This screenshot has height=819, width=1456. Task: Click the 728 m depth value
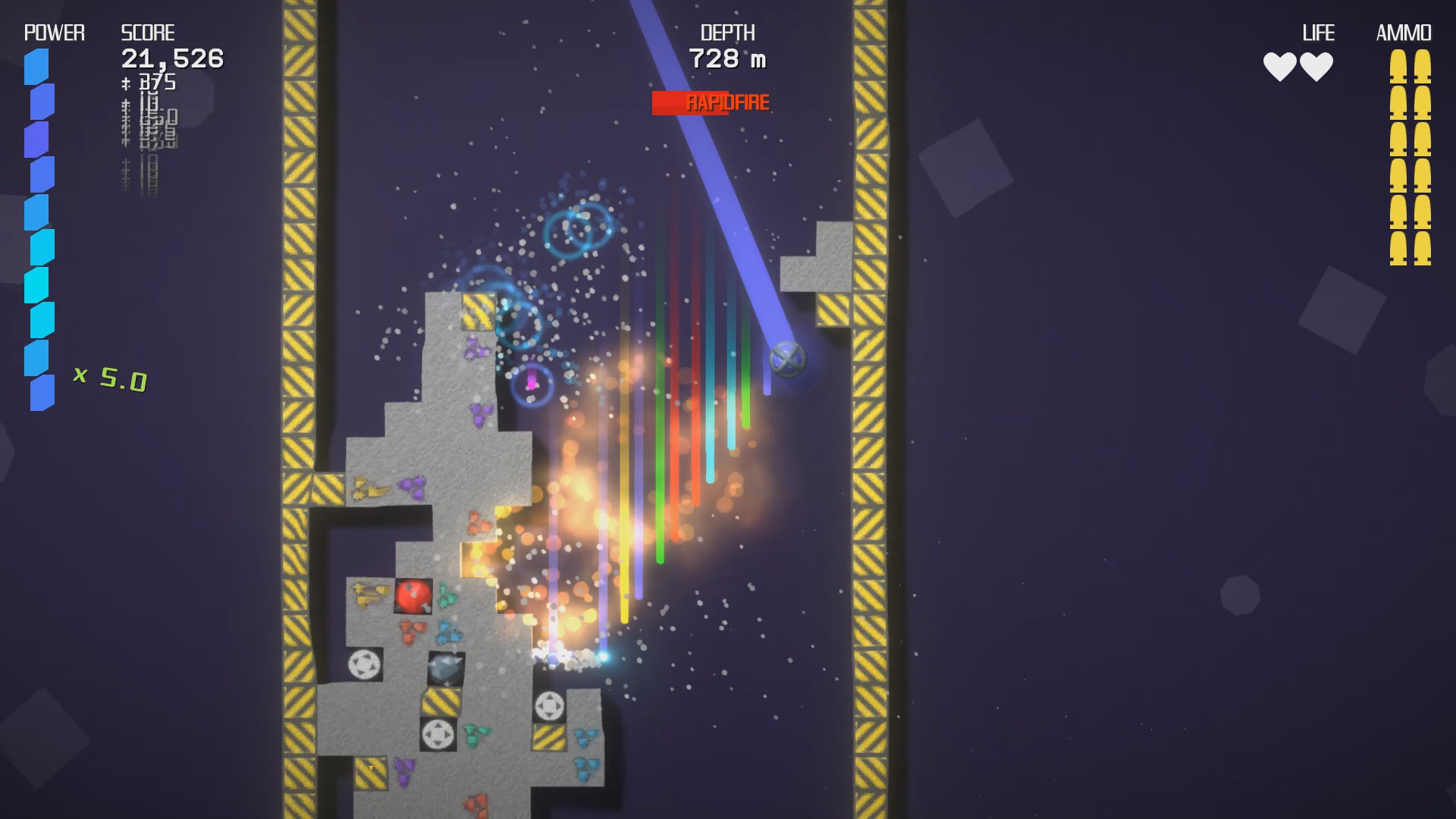(x=726, y=57)
